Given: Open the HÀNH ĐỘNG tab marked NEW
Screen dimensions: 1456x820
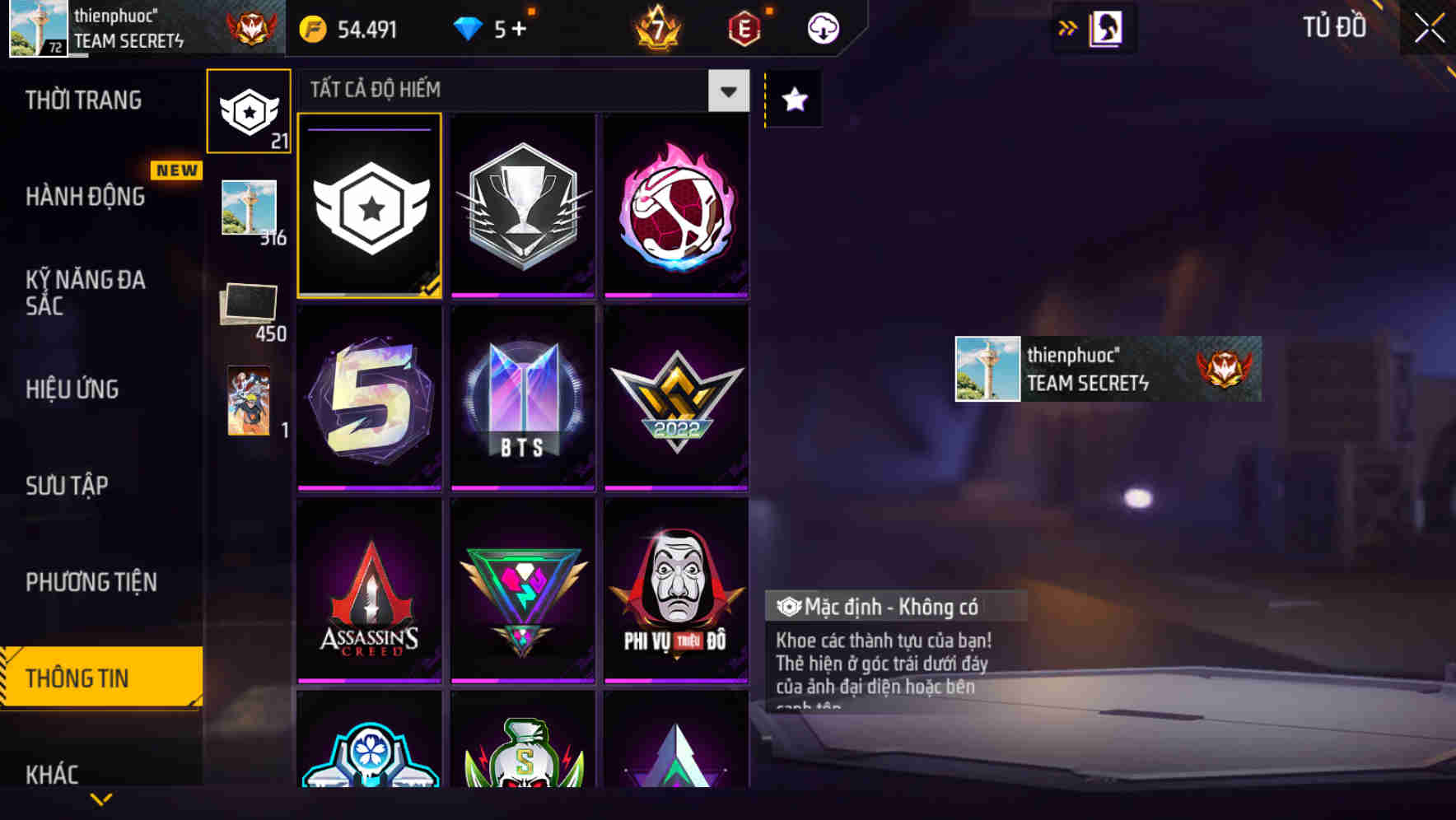Looking at the screenshot, I should click(85, 196).
